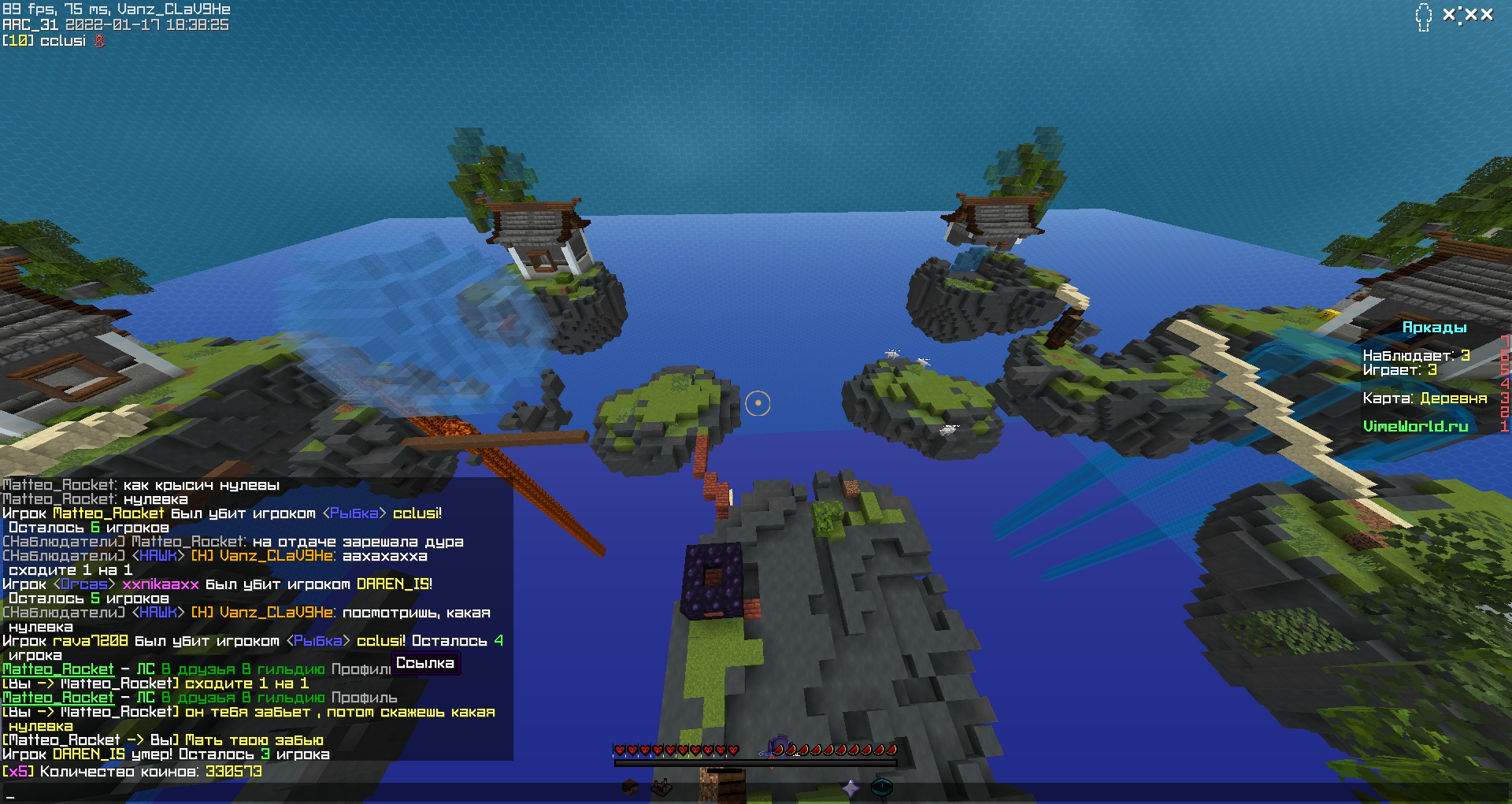Viewport: 1512px width, 804px height.
Task: Open ЛС link above the 'он тебя забьет' message
Action: (146, 698)
